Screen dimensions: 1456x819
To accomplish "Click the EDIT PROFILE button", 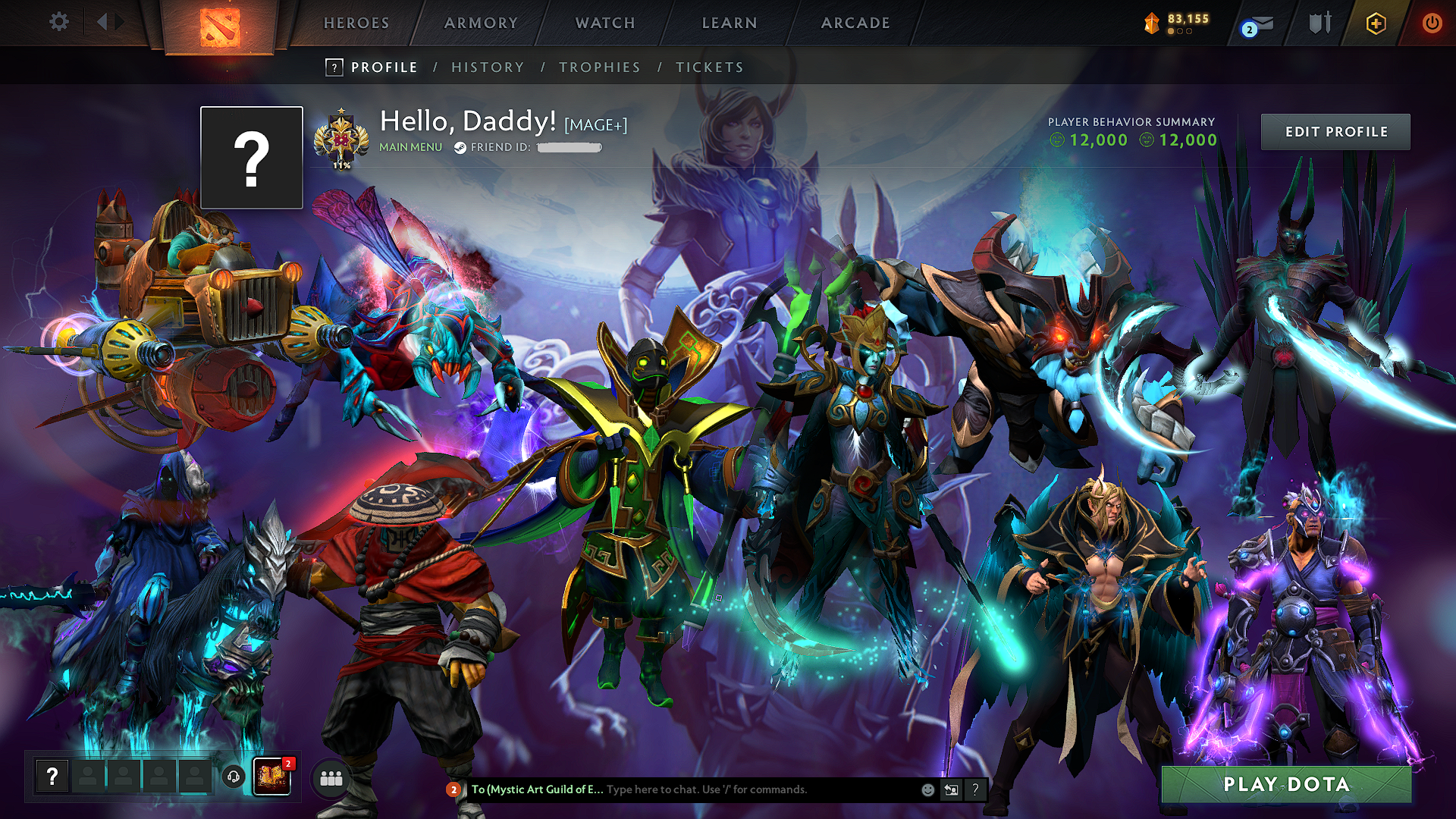I will coord(1335,131).
